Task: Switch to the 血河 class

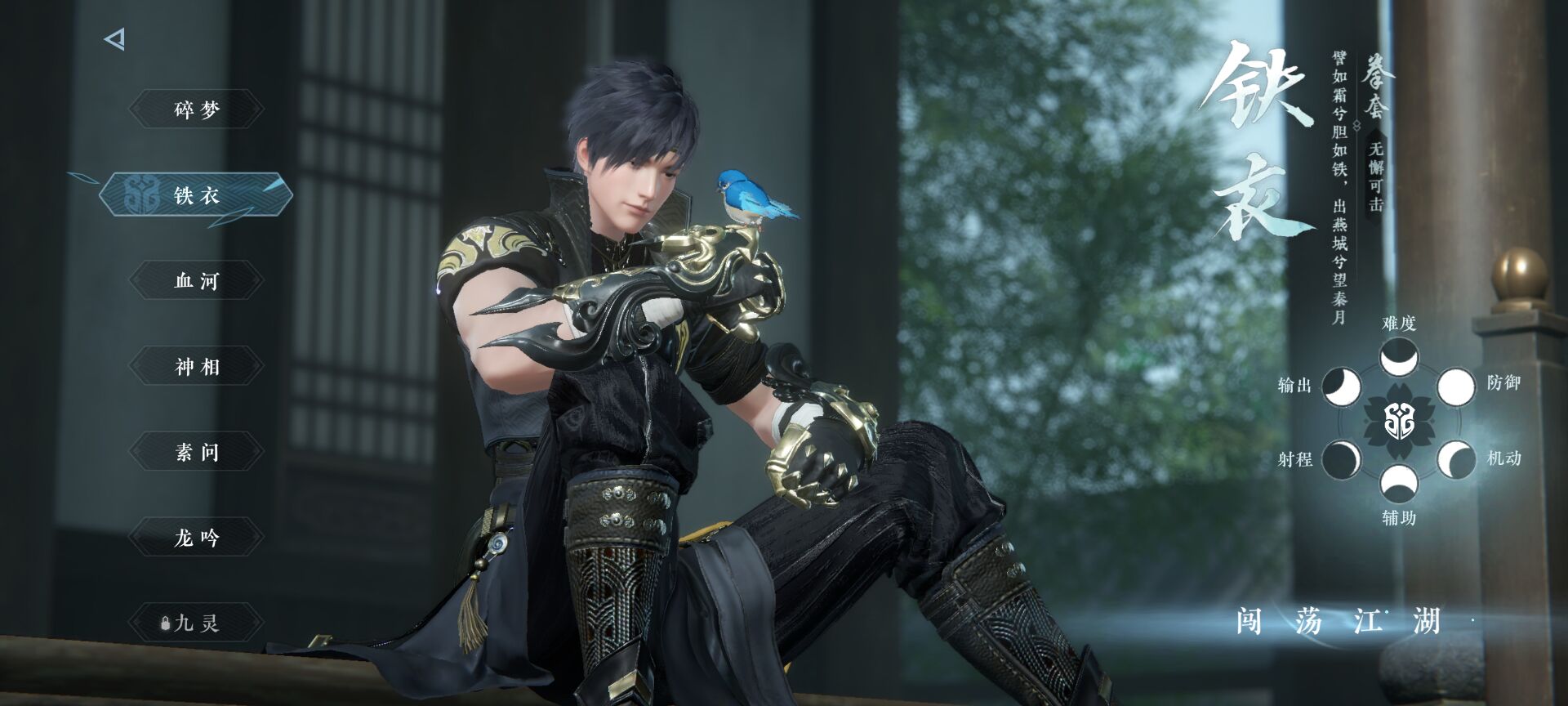Action: click(197, 281)
